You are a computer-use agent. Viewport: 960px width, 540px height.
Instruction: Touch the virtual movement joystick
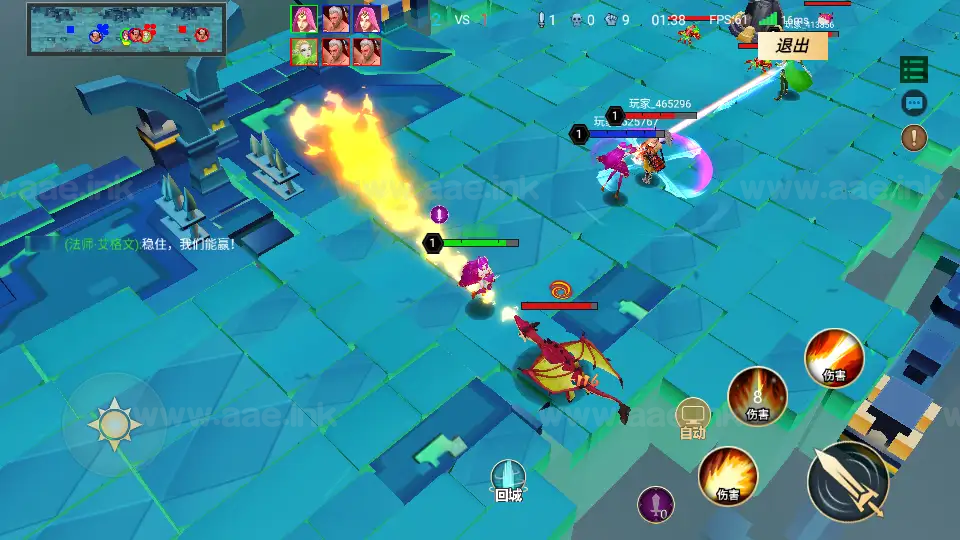114,425
